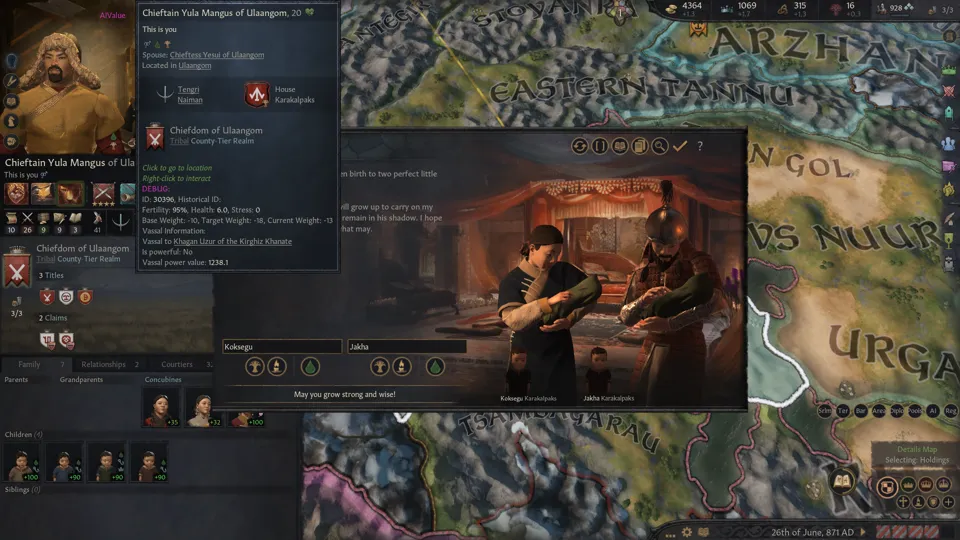
Task: Toggle the Terrain map mode button
Action: pos(843,411)
